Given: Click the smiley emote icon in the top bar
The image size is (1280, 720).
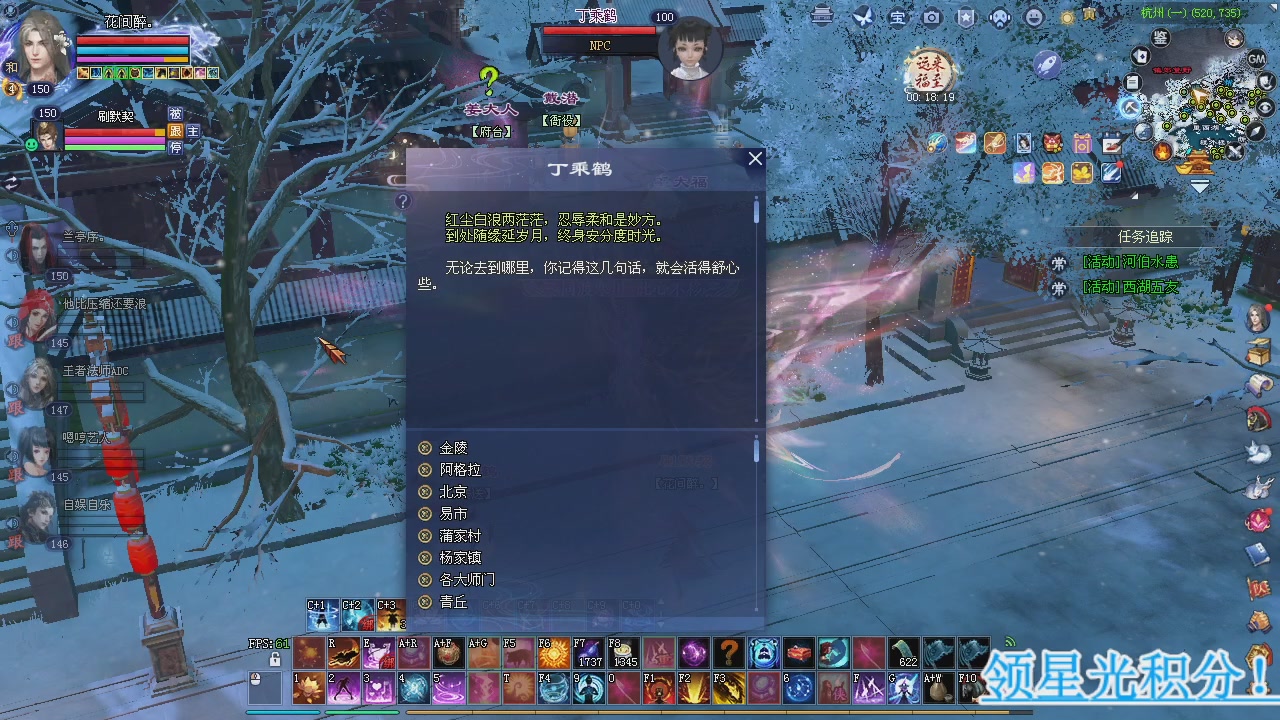Looking at the screenshot, I should [1034, 16].
